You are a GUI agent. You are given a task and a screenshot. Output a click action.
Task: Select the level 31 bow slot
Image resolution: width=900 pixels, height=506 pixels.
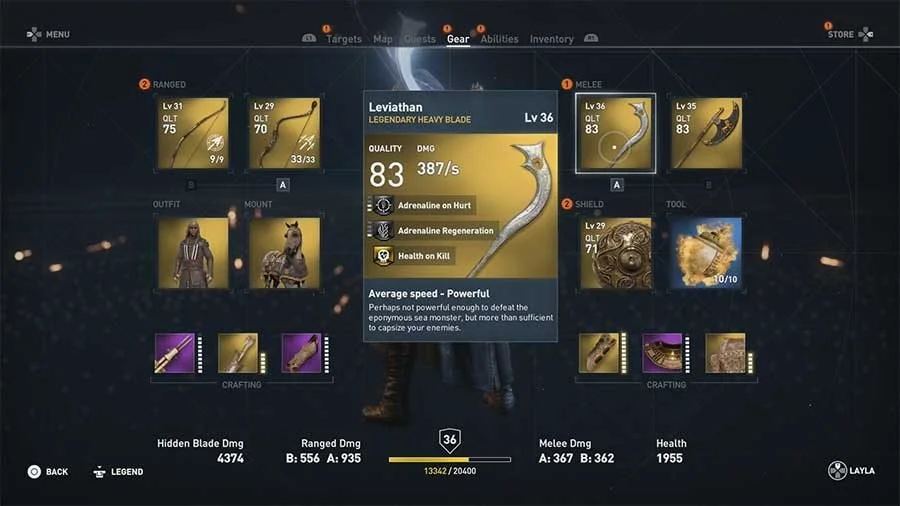pos(193,133)
